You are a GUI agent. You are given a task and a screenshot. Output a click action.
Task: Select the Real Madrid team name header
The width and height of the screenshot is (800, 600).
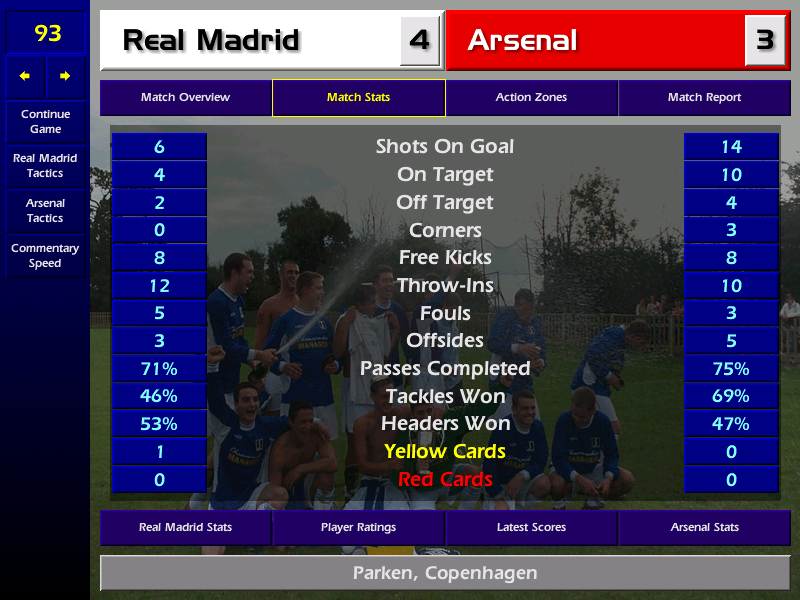[250, 40]
